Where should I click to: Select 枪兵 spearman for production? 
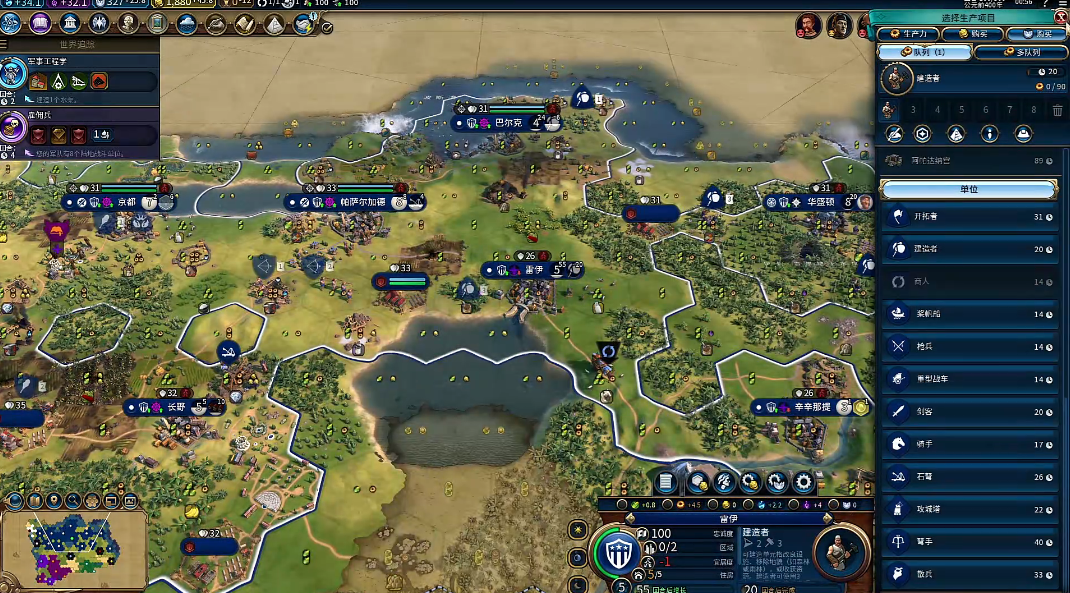click(968, 347)
